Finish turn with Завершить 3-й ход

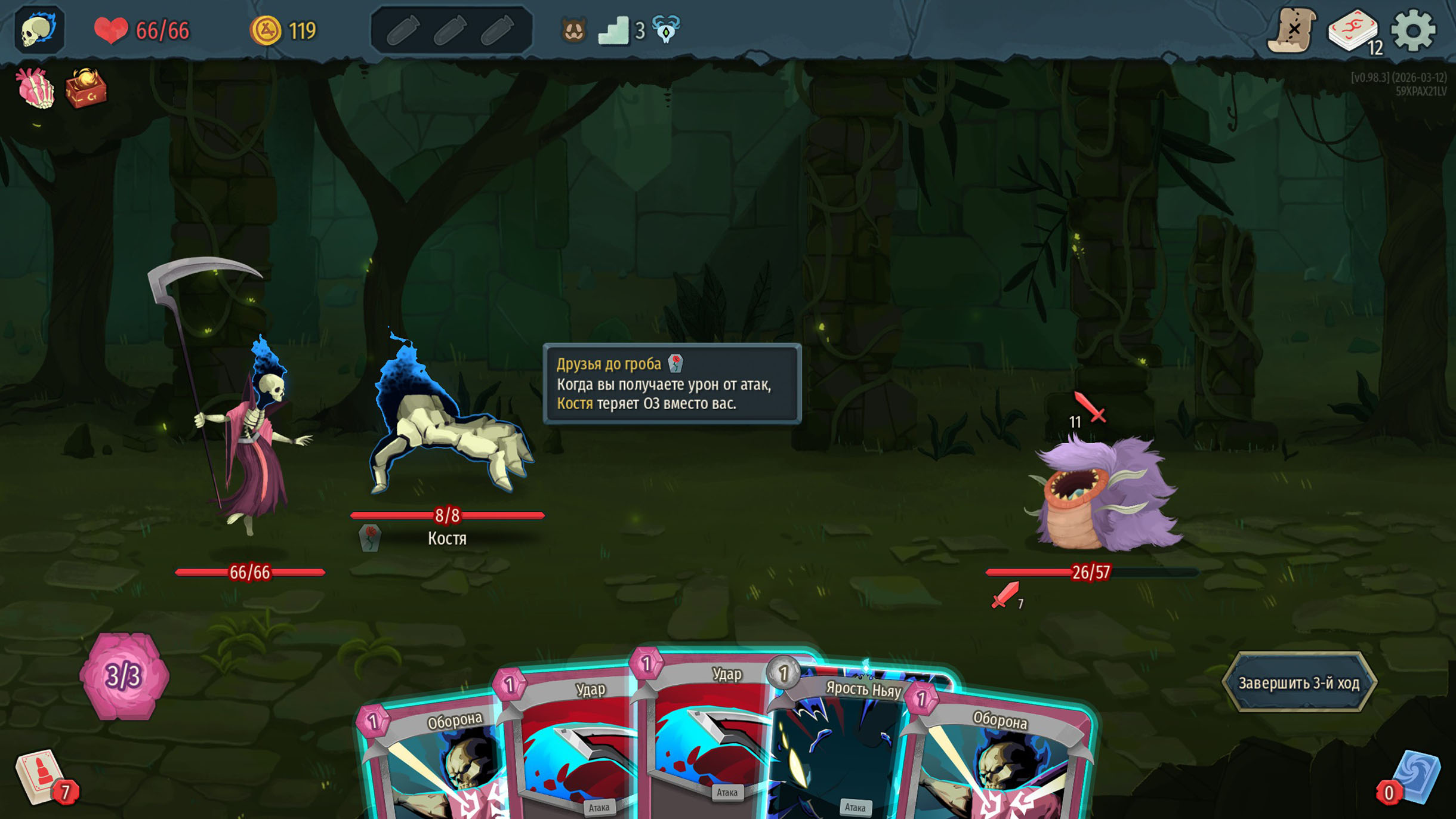[1298, 682]
